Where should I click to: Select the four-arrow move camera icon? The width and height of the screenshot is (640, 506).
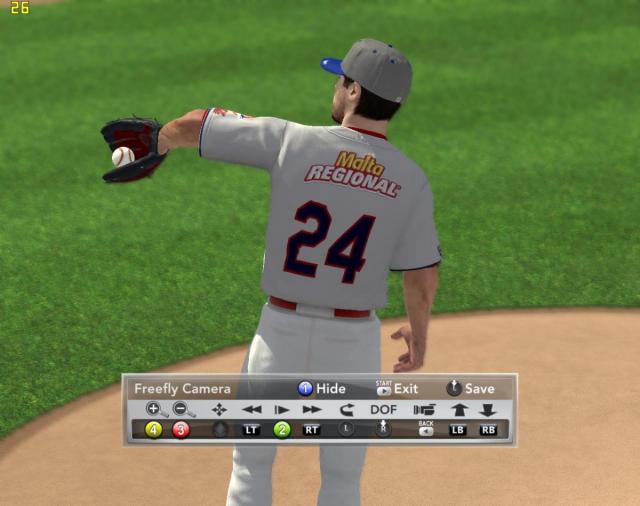pyautogui.click(x=219, y=409)
